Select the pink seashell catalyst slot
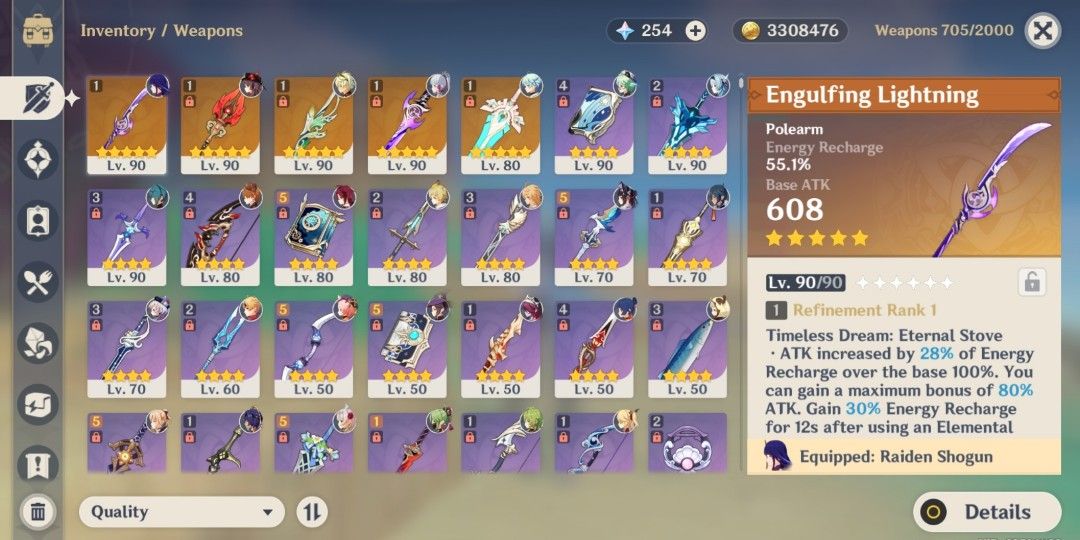Image resolution: width=1080 pixels, height=540 pixels. click(688, 443)
